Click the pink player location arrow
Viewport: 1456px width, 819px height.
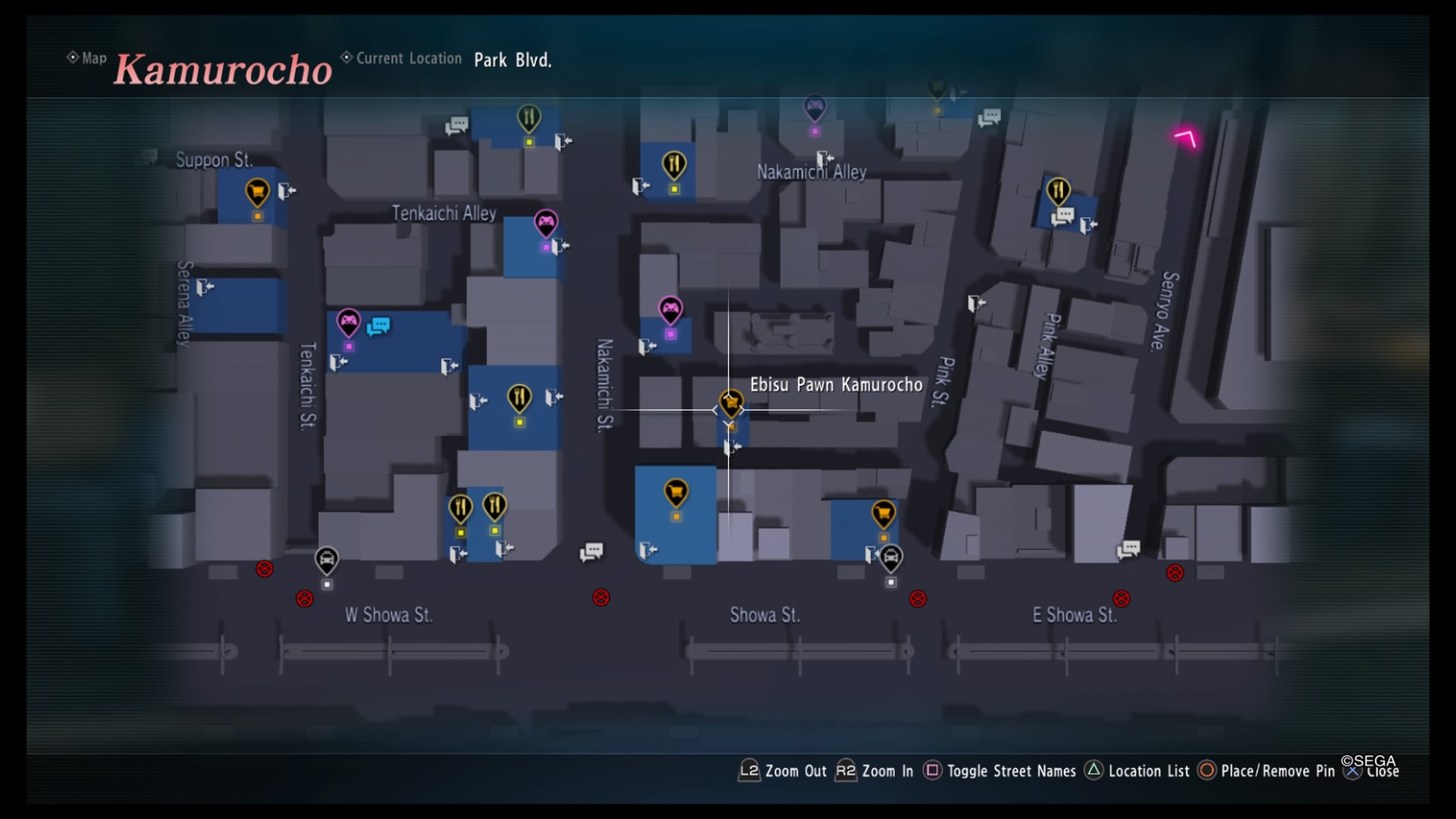1186,138
